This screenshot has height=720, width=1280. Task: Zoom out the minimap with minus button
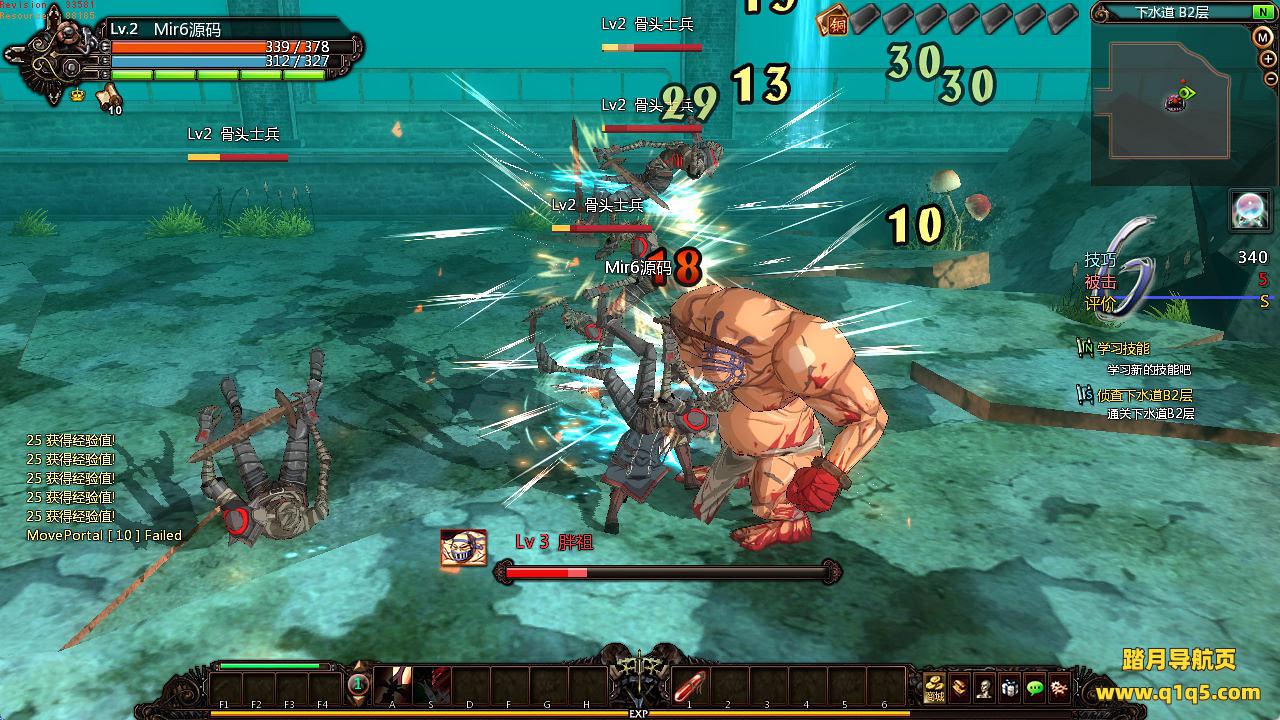tap(1270, 80)
